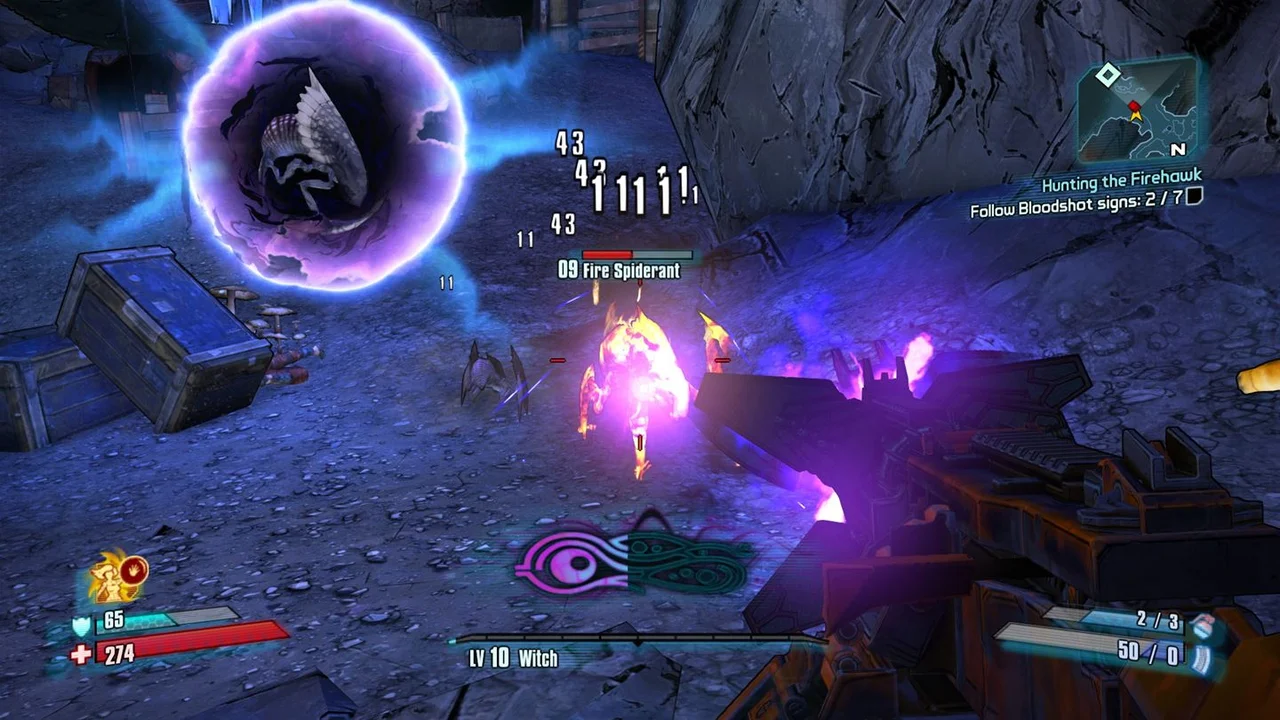Toggle the objective checkbox after Bloodshot signs 2/7
The image size is (1280, 720).
[1193, 199]
